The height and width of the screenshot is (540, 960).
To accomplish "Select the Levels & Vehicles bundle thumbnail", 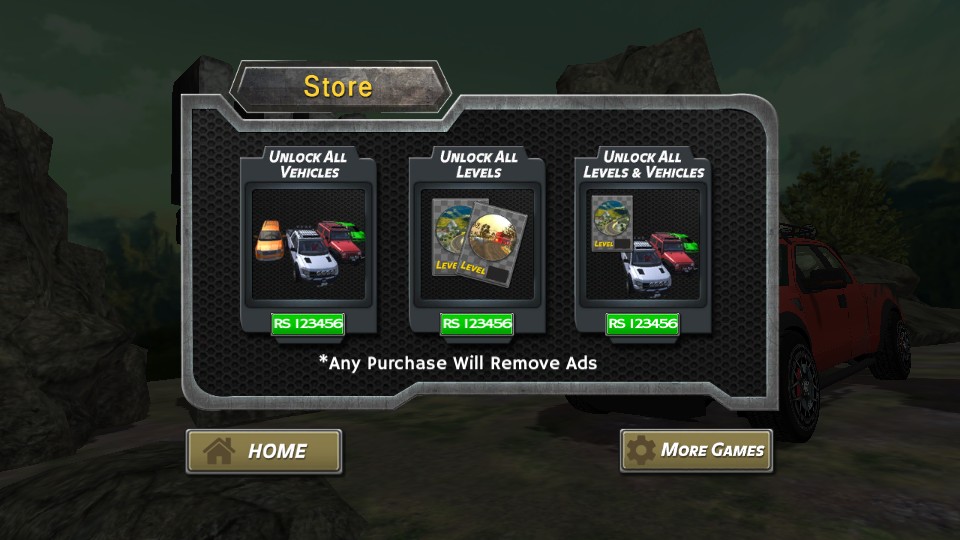I will [642, 244].
